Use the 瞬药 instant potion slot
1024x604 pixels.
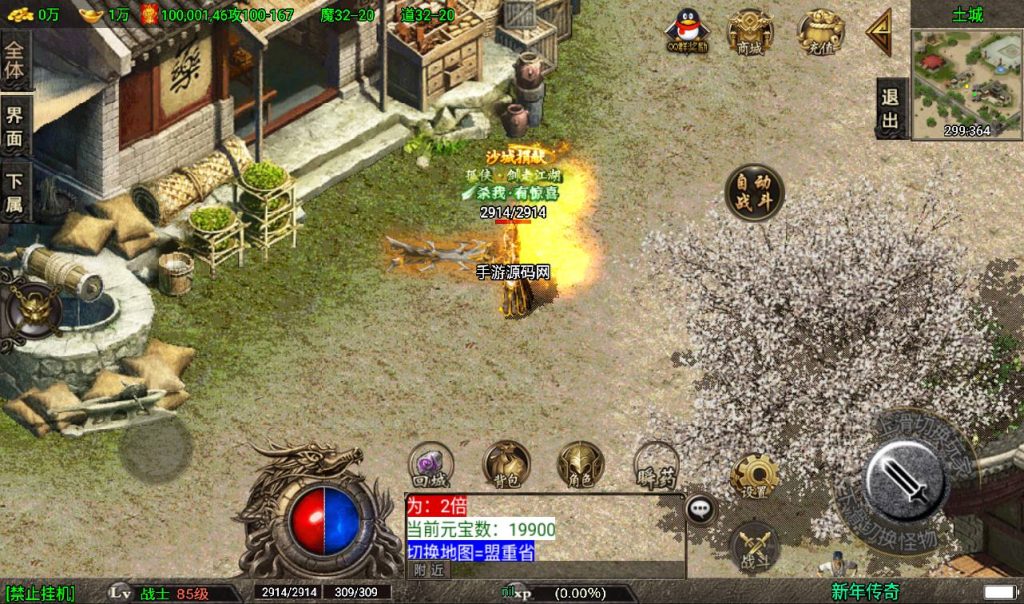(x=656, y=465)
